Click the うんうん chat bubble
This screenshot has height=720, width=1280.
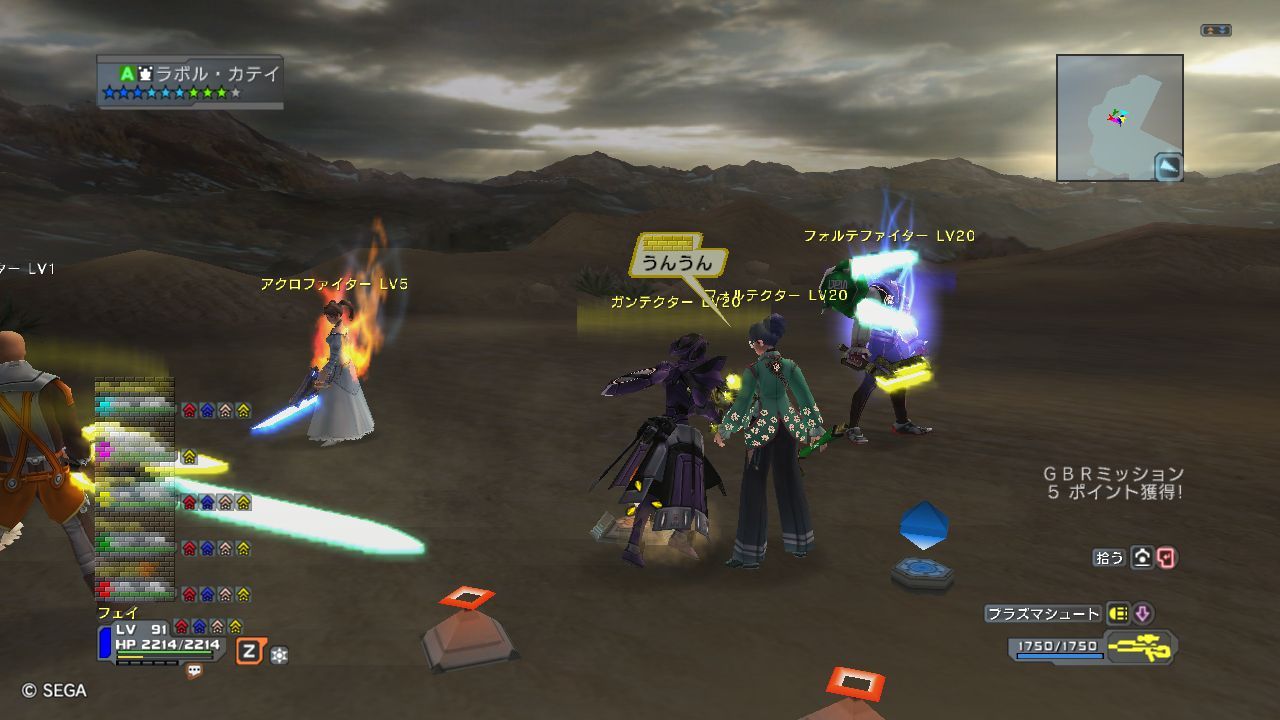click(678, 262)
